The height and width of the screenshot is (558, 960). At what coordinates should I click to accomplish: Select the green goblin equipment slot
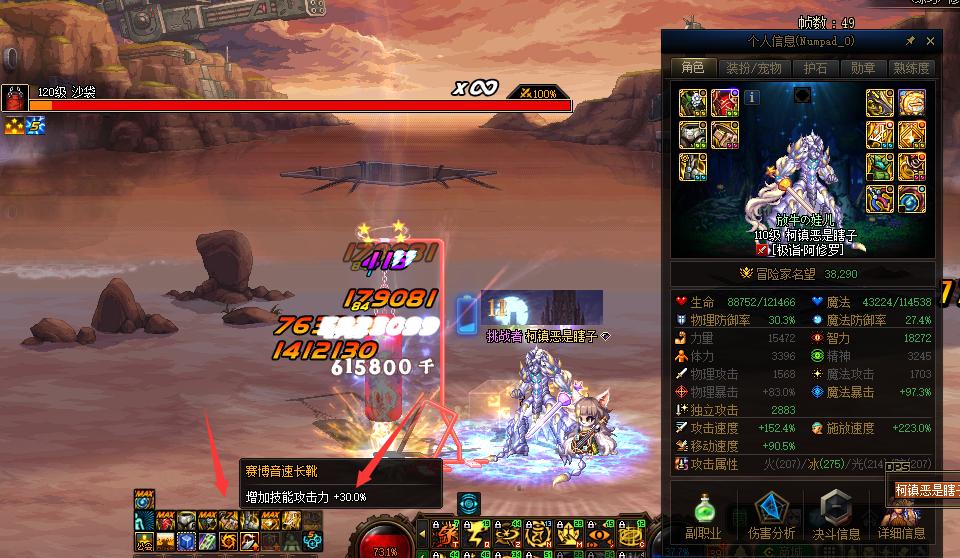(x=879, y=167)
